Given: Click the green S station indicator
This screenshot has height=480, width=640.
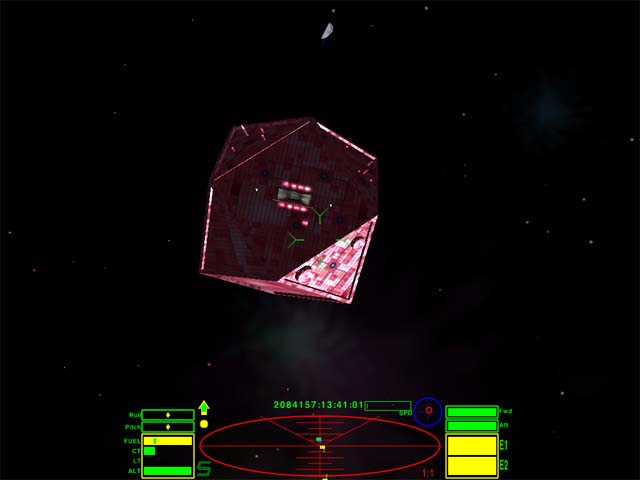Looking at the screenshot, I should point(204,468).
